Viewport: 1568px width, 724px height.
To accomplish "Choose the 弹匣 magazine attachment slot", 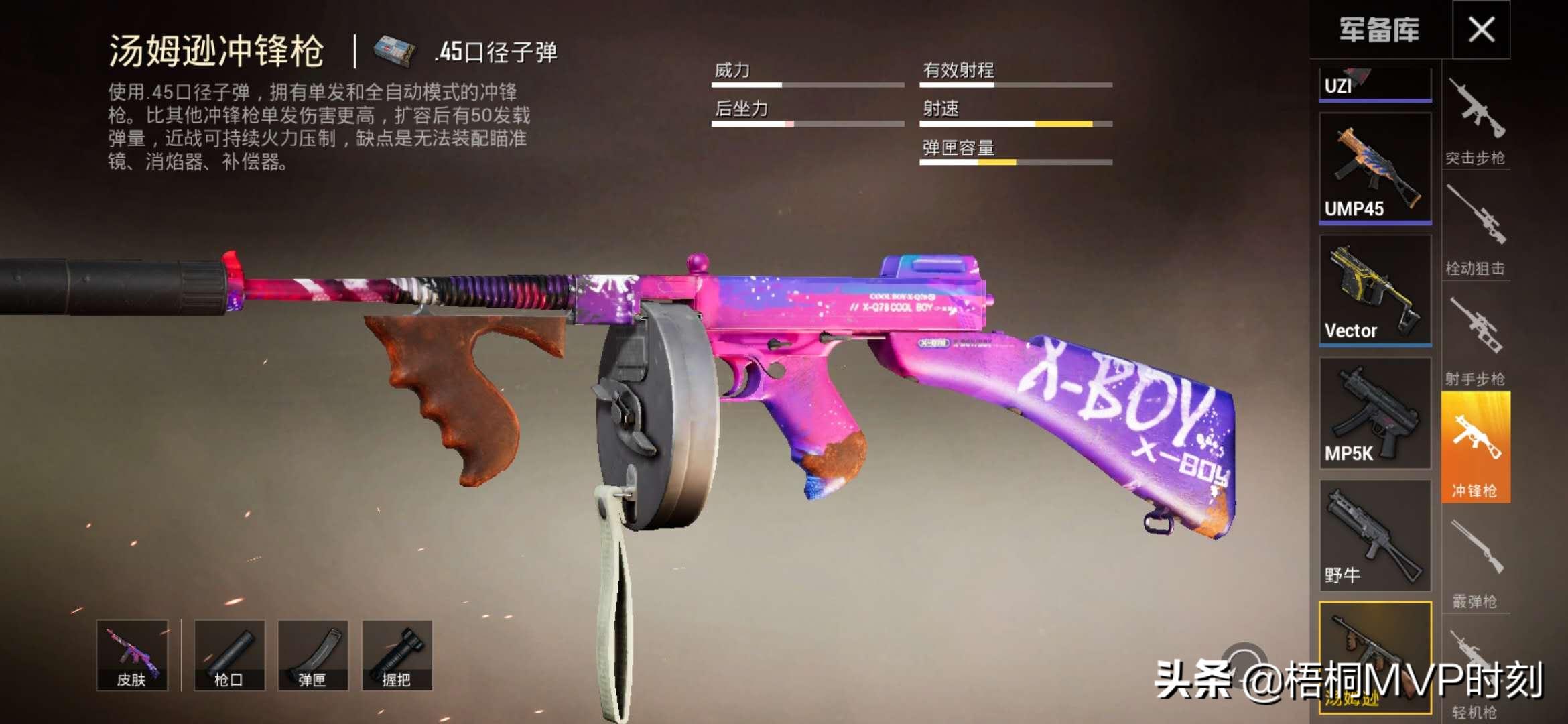I will click(313, 655).
